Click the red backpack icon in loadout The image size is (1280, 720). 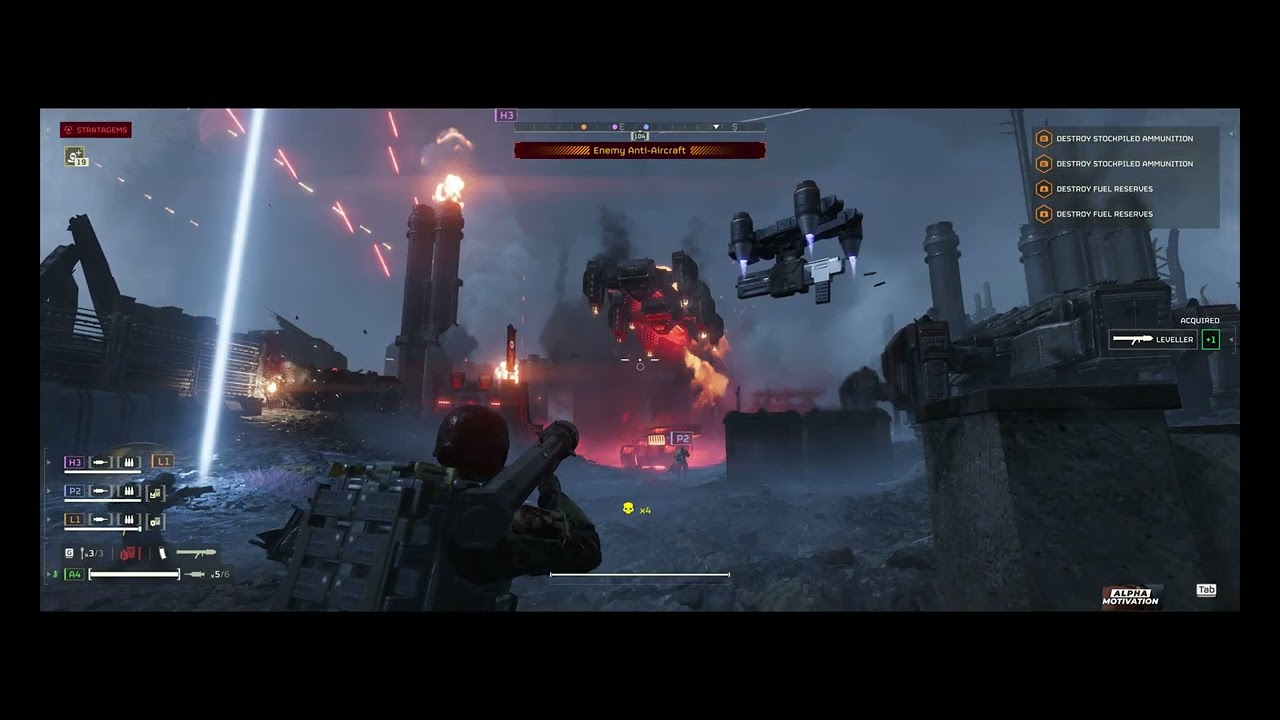pyautogui.click(x=129, y=553)
